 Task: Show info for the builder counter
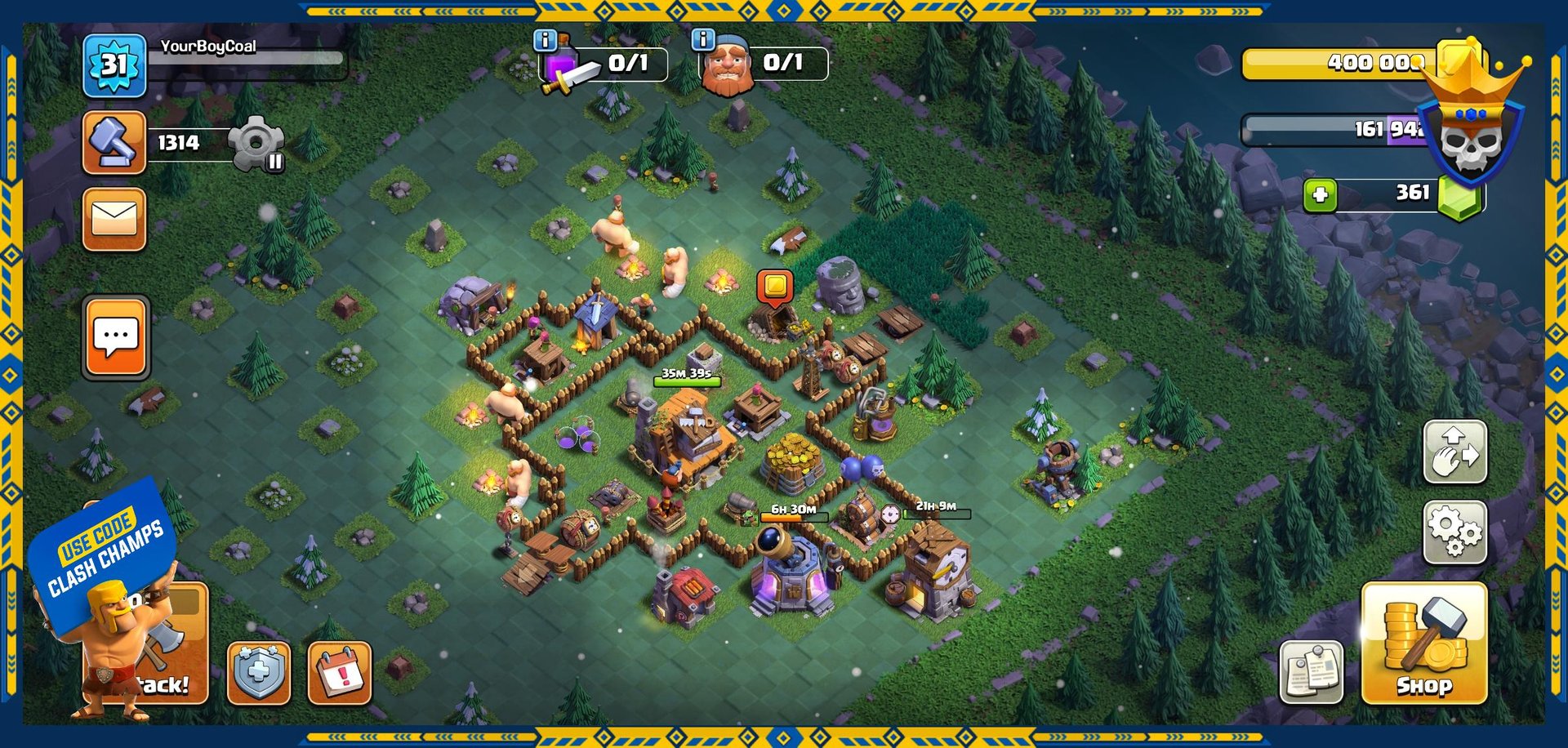pos(703,39)
